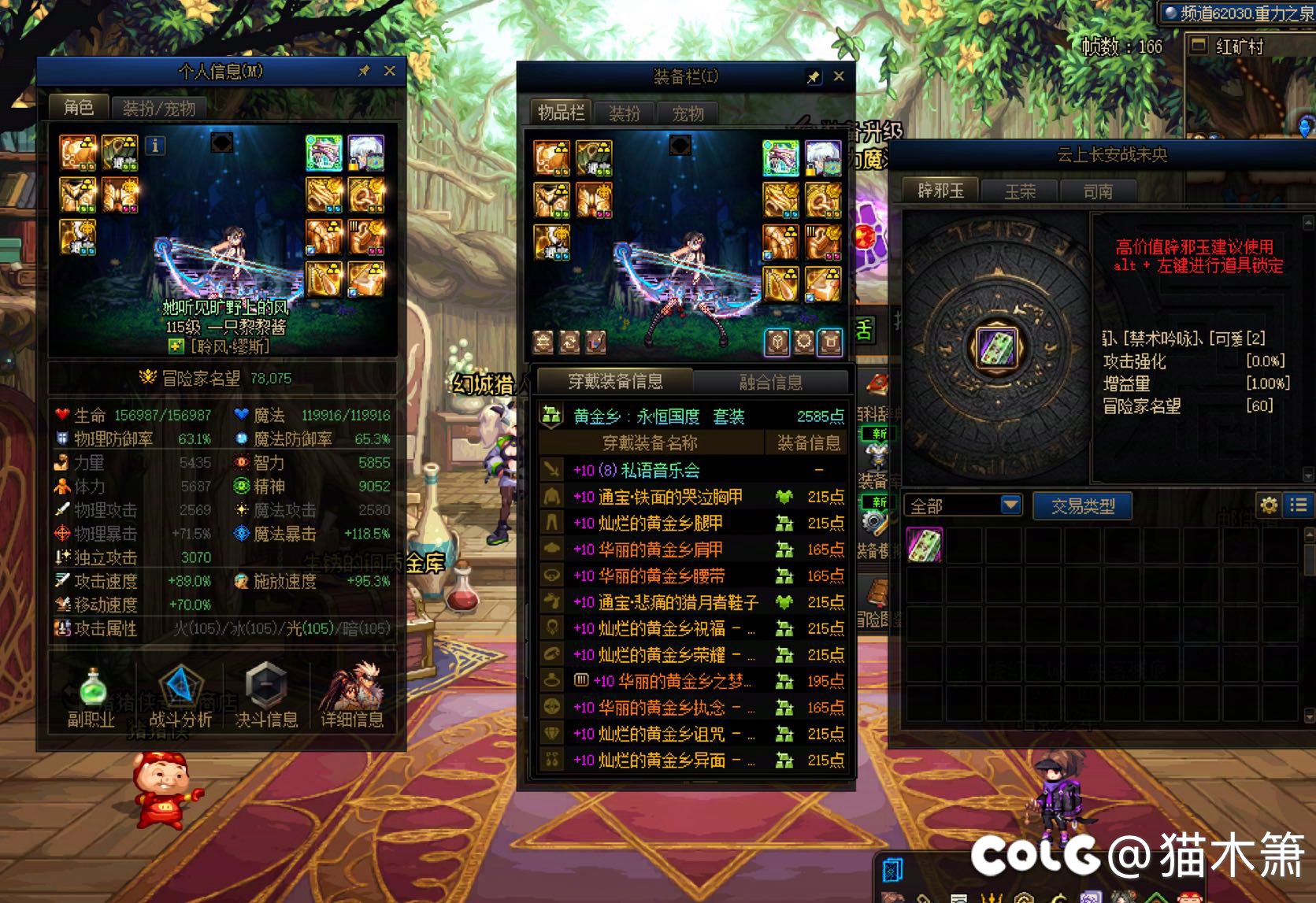Open the 副职业 sub-profession button

pyautogui.click(x=91, y=698)
